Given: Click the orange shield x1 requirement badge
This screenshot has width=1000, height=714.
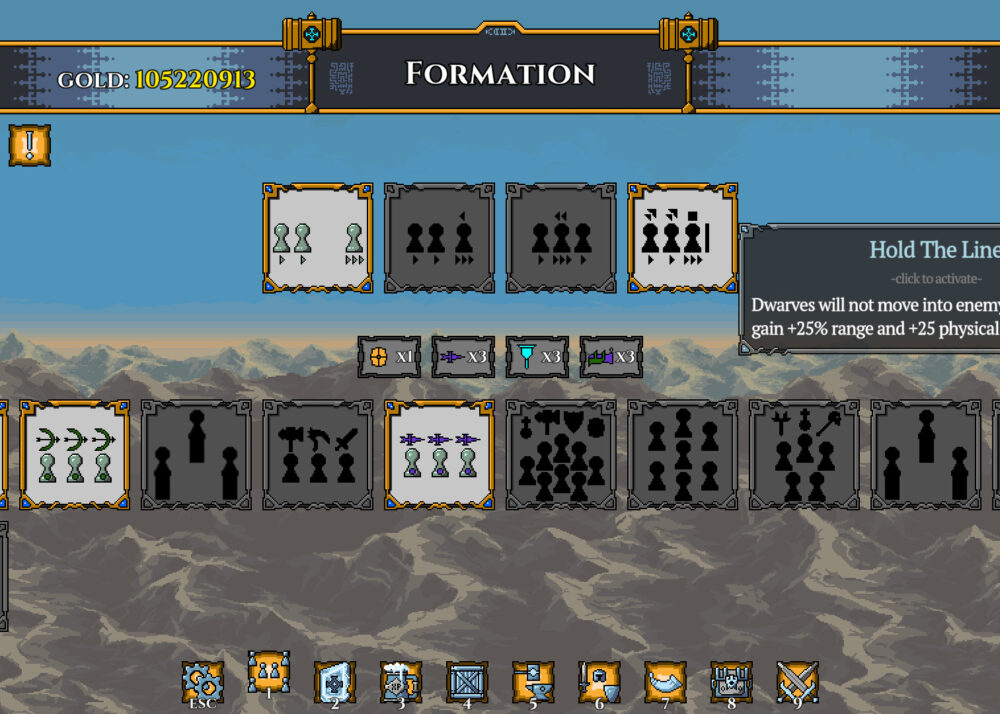Looking at the screenshot, I should pos(389,356).
